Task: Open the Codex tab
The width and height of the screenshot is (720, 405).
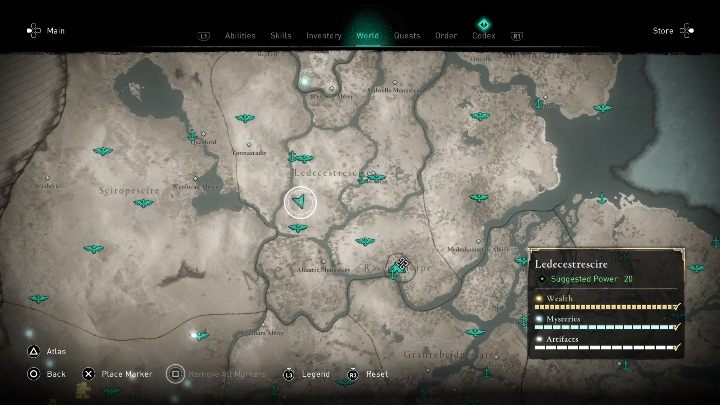Action: [484, 36]
